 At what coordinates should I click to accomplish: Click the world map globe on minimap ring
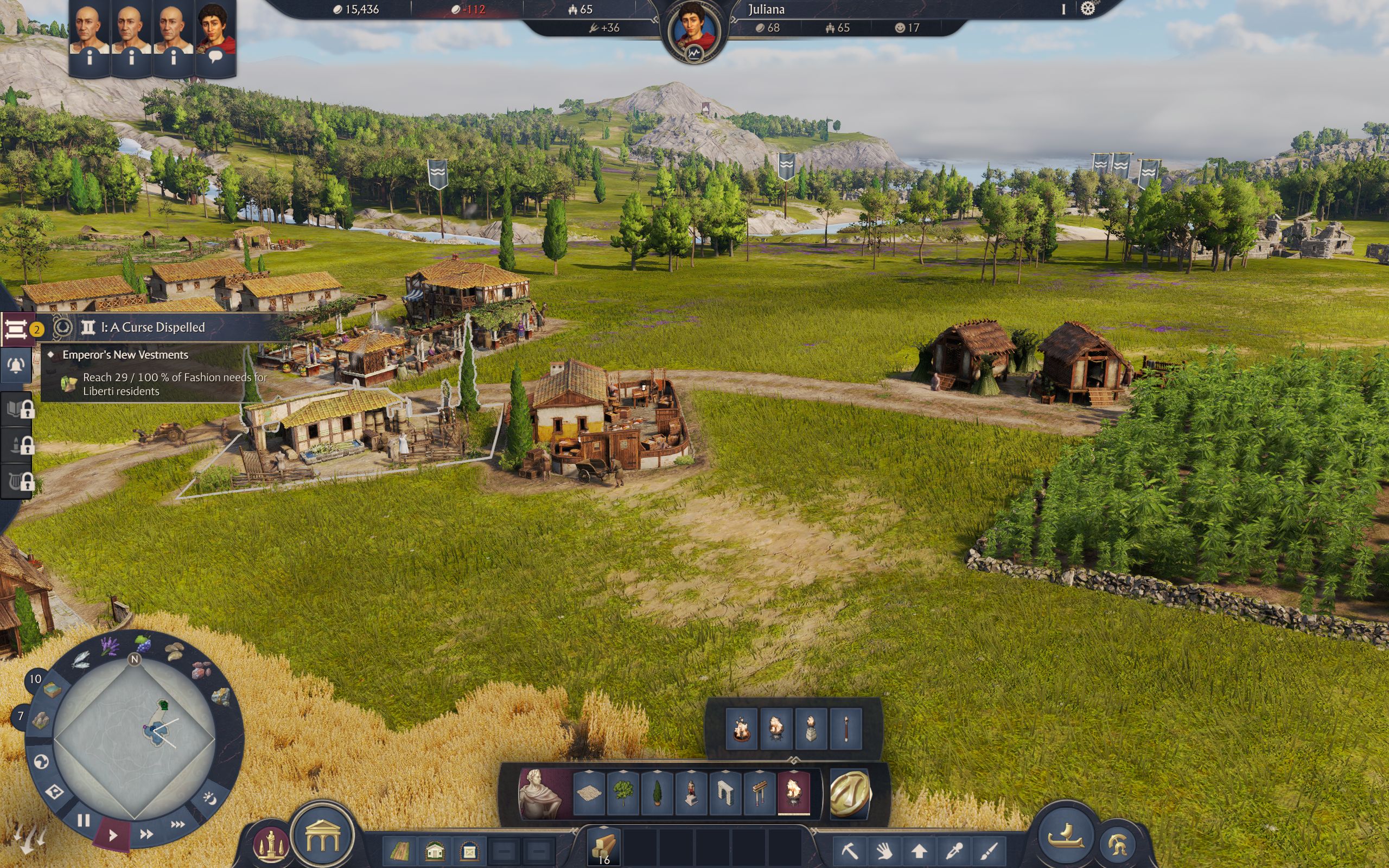41,761
